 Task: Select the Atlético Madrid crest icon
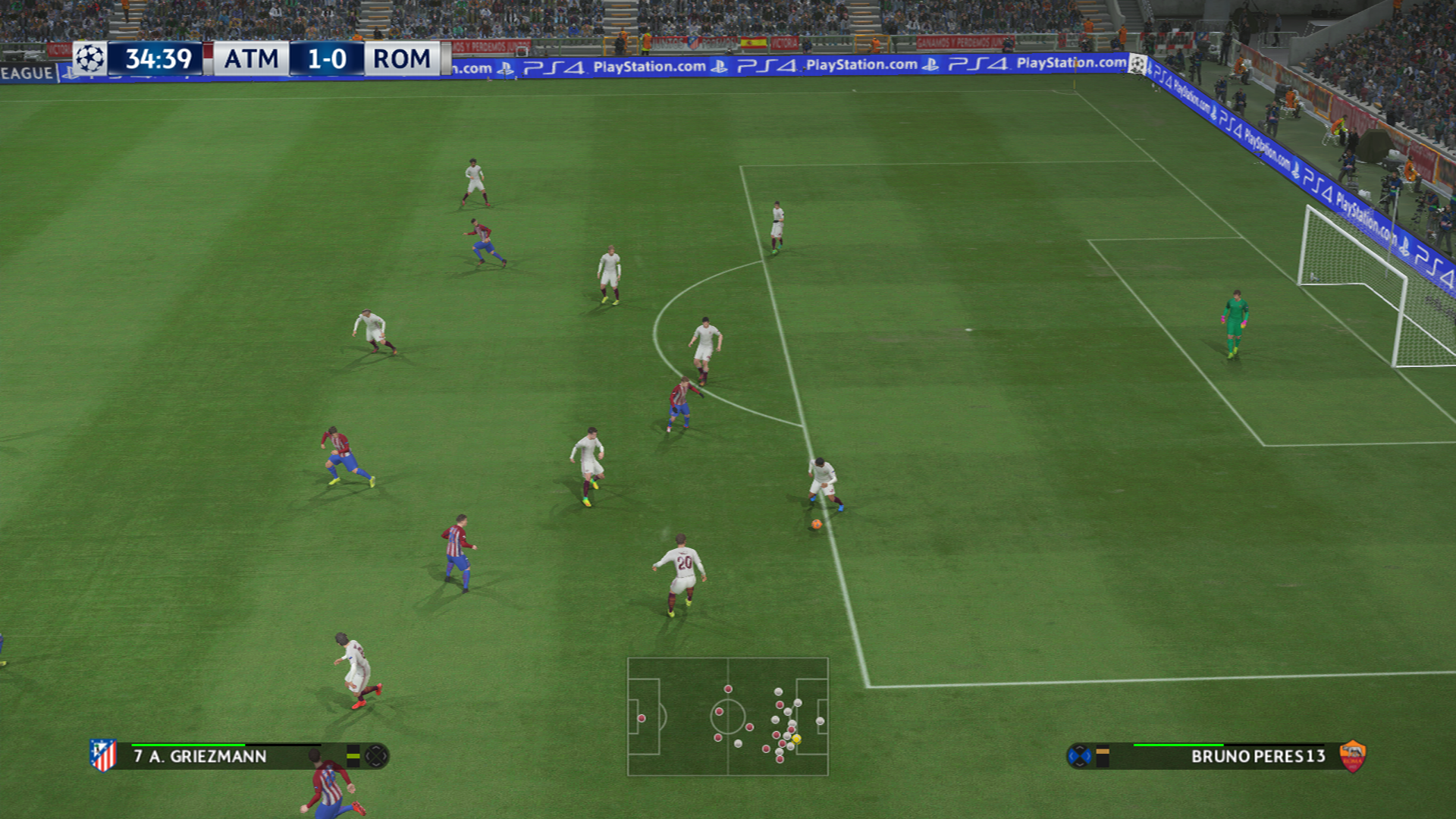tap(103, 755)
